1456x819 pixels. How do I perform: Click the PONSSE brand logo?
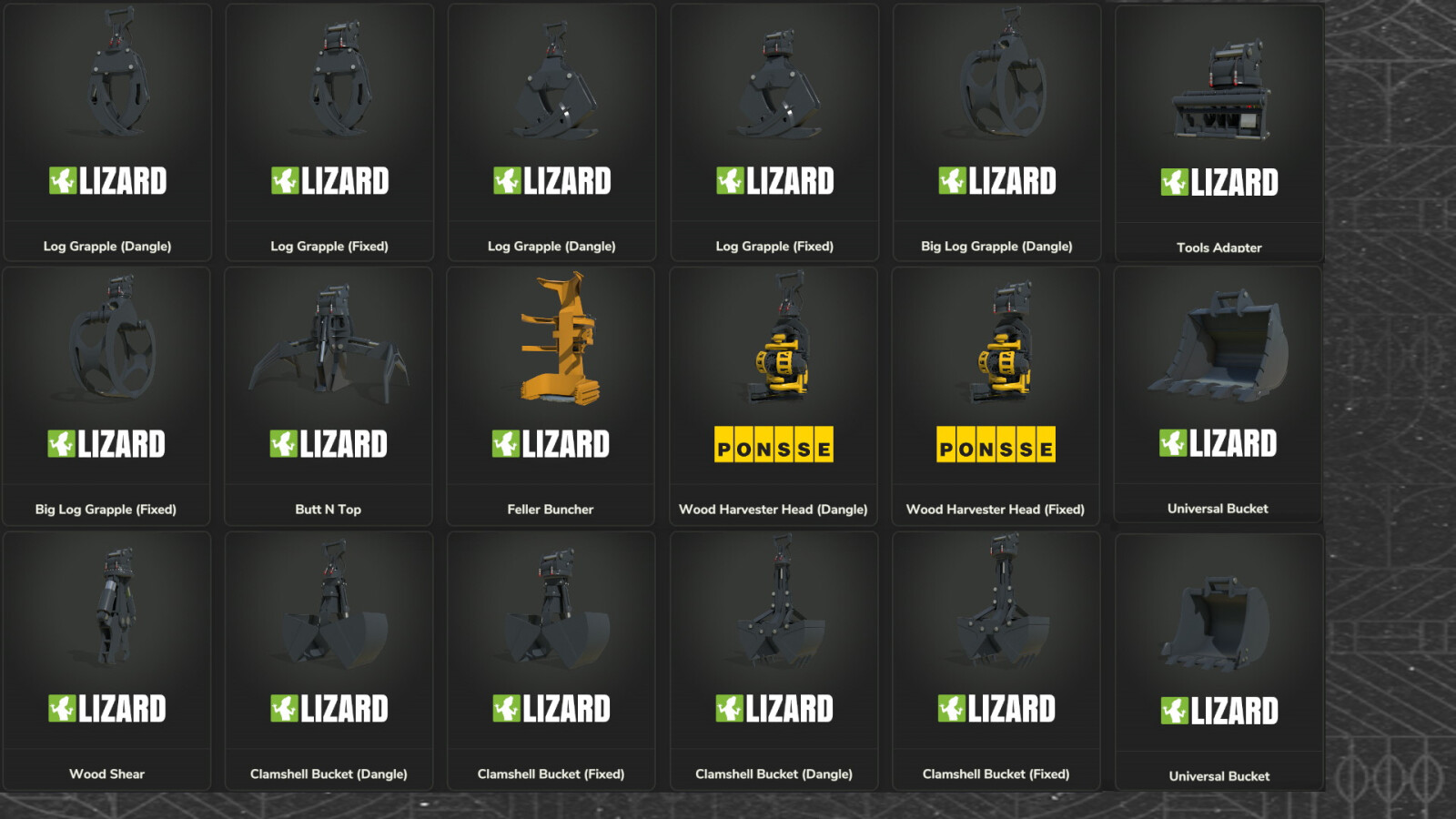click(x=773, y=445)
